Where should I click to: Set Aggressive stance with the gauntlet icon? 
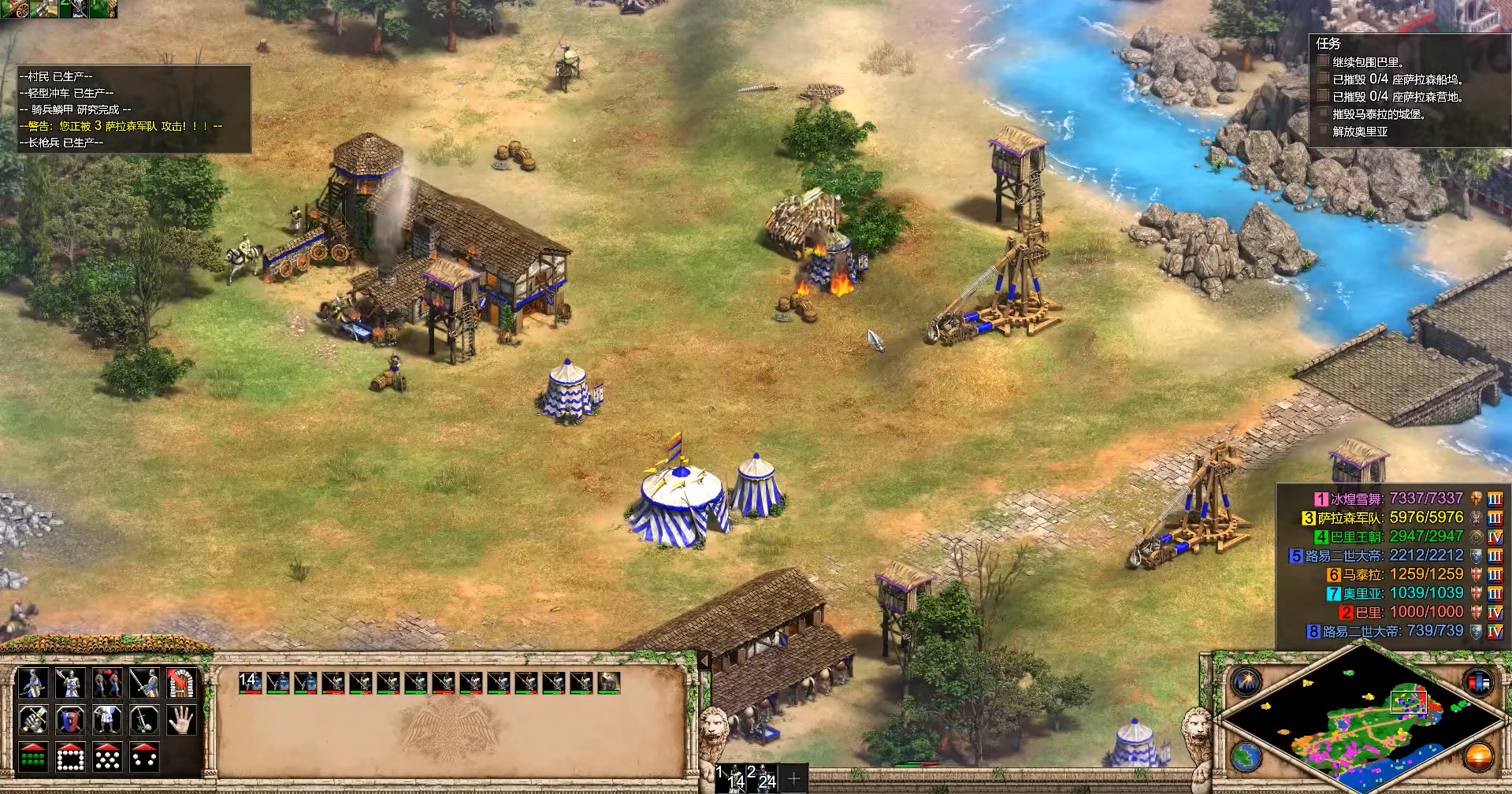[32, 720]
